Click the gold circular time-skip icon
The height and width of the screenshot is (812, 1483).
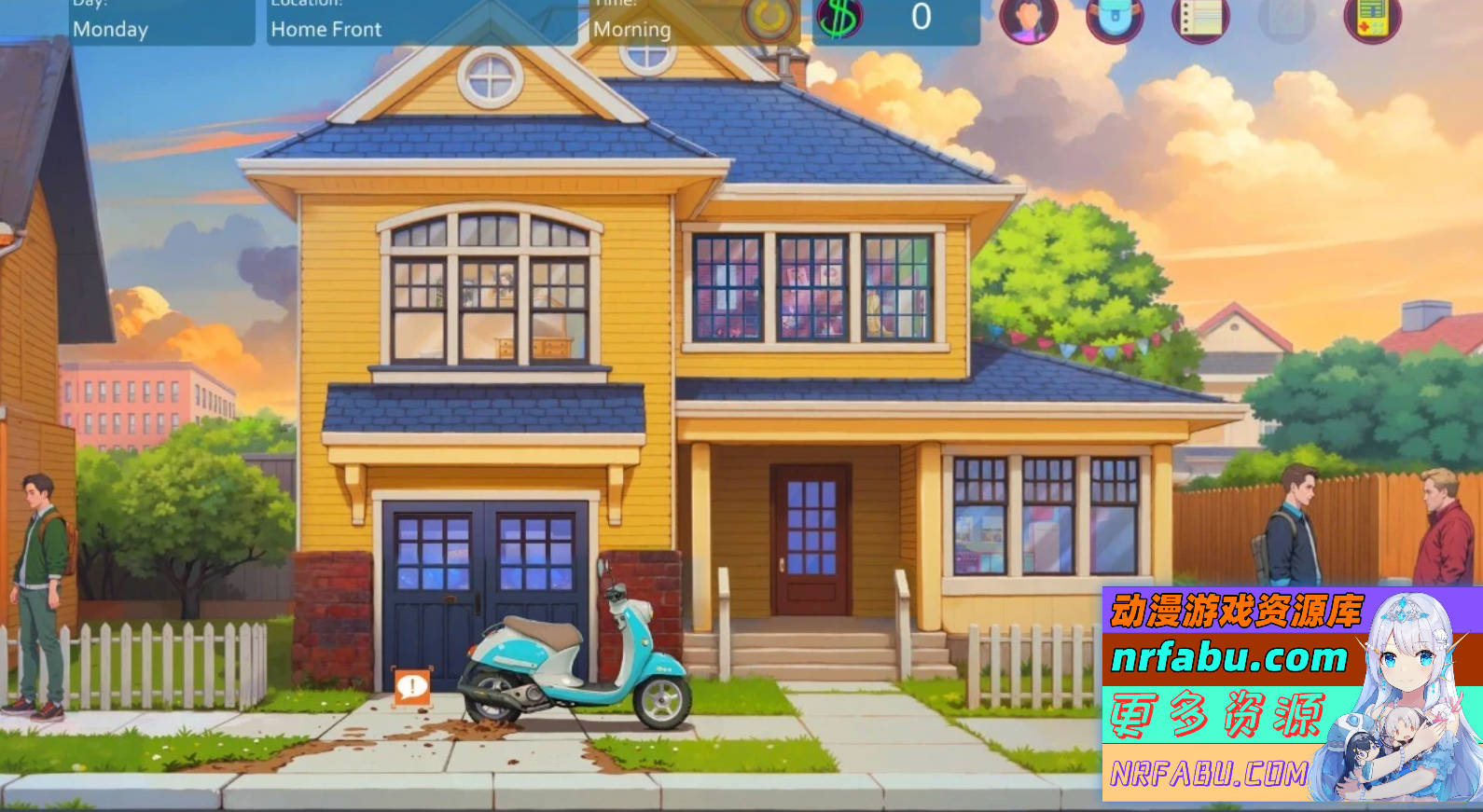tap(767, 19)
